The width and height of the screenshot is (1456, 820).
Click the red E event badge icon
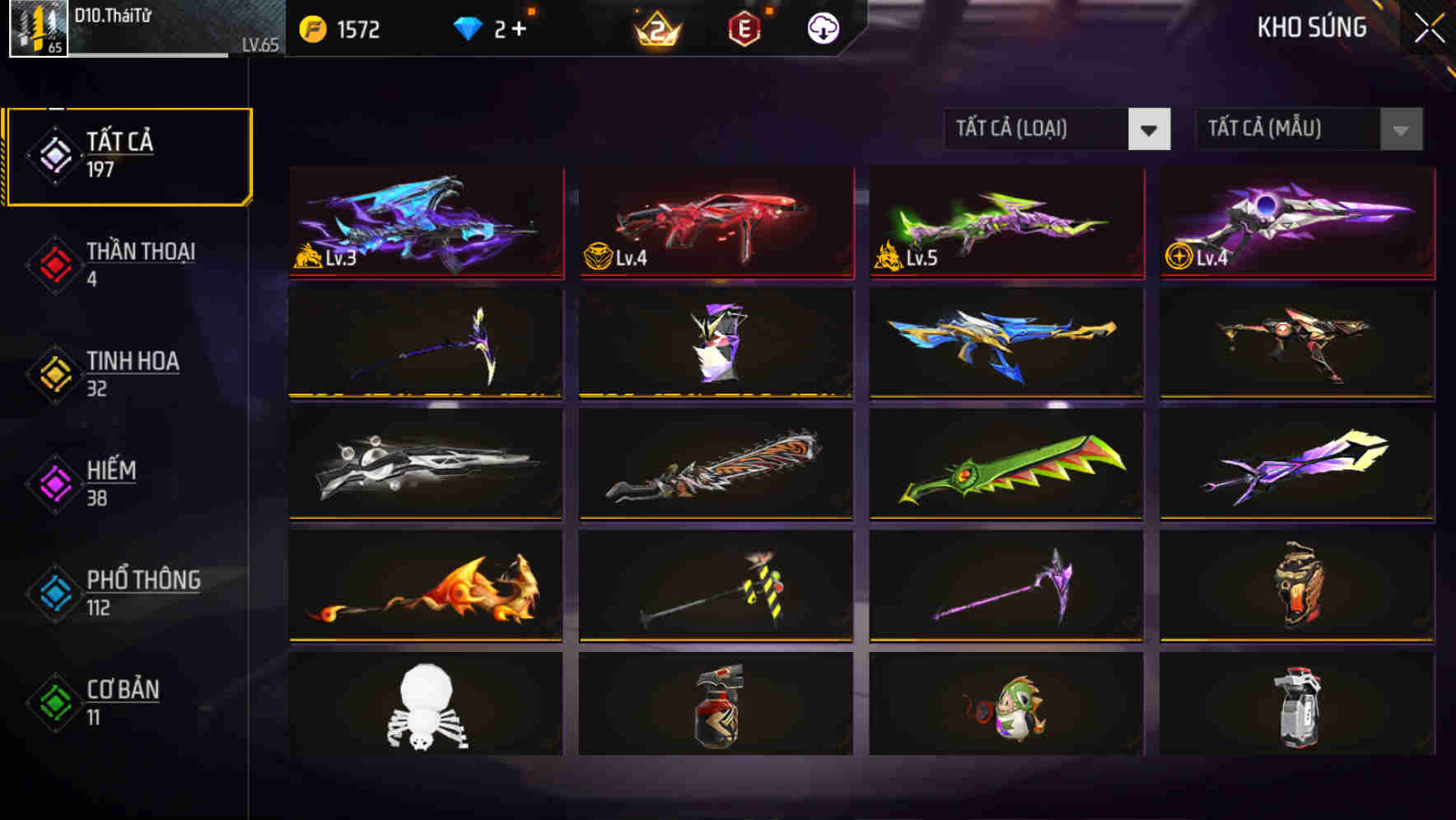pyautogui.click(x=742, y=28)
